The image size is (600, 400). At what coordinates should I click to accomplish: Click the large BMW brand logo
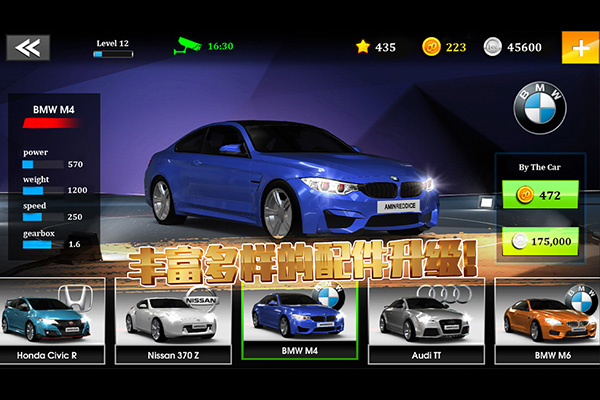coord(539,108)
